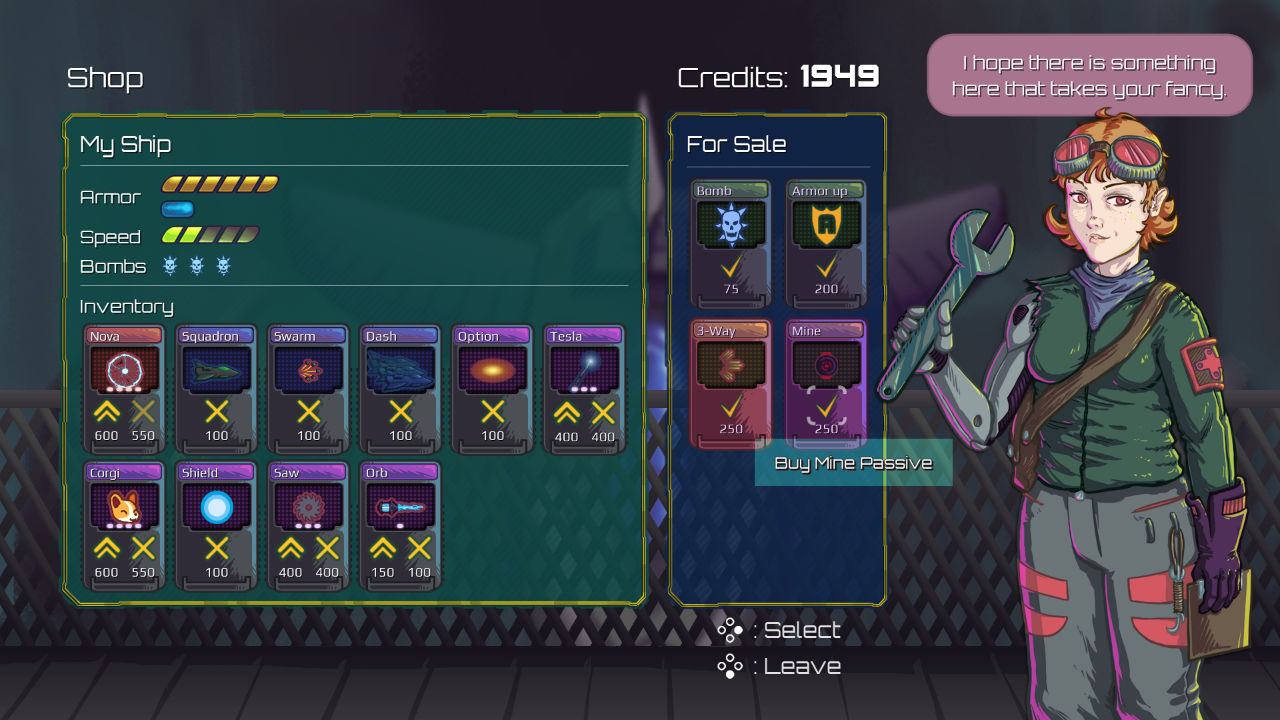
Task: Select the Tesla weapon in inventory
Action: click(583, 370)
